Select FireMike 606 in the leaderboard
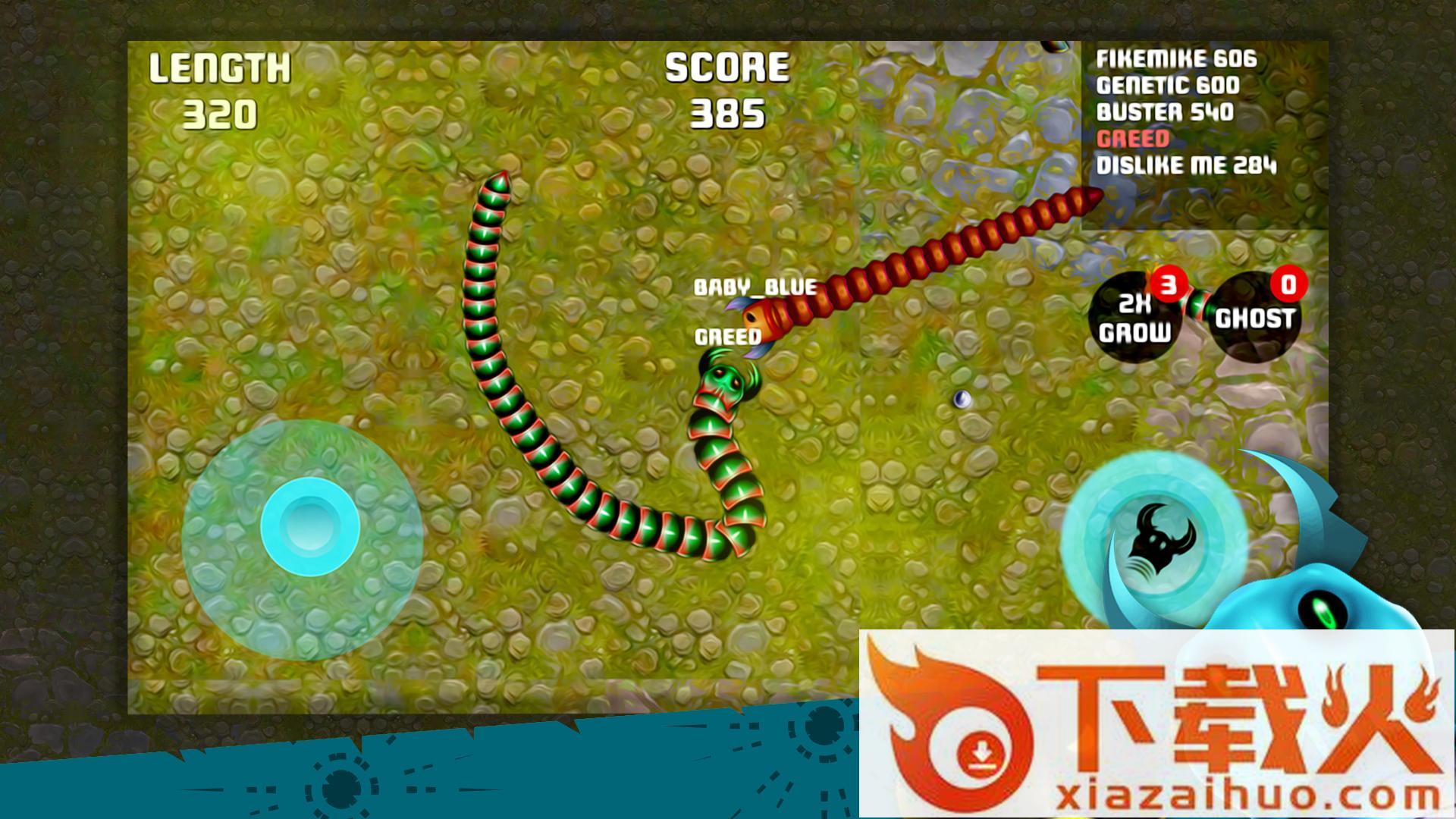Screen dimensions: 1456x819 point(1176,59)
